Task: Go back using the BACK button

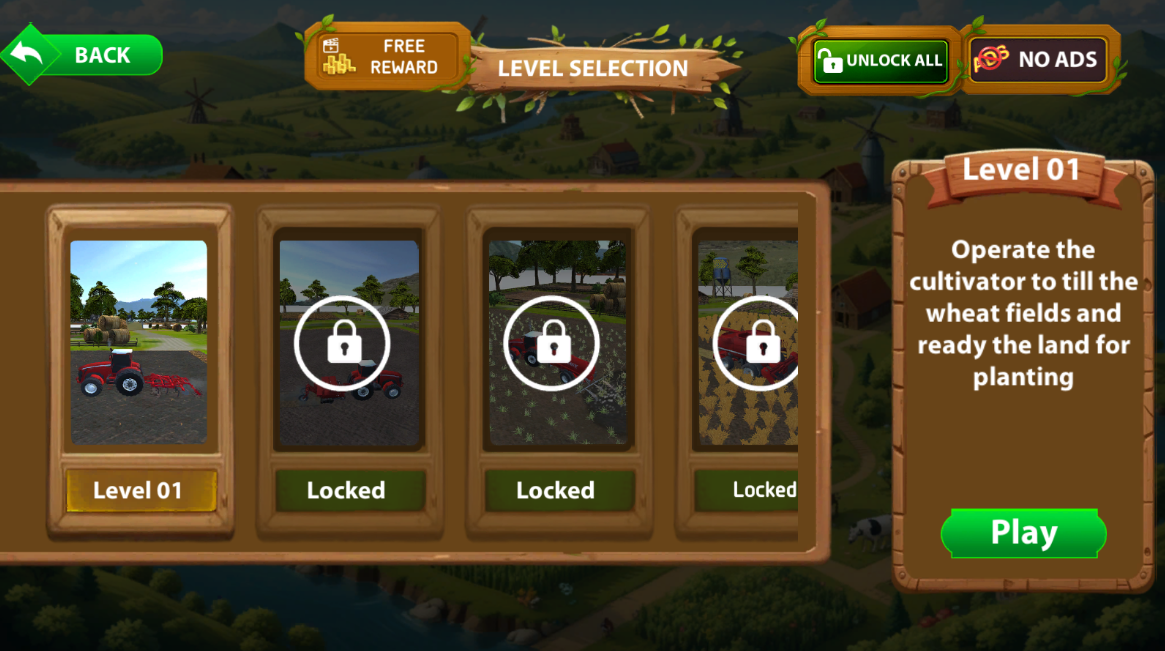Action: (x=85, y=55)
